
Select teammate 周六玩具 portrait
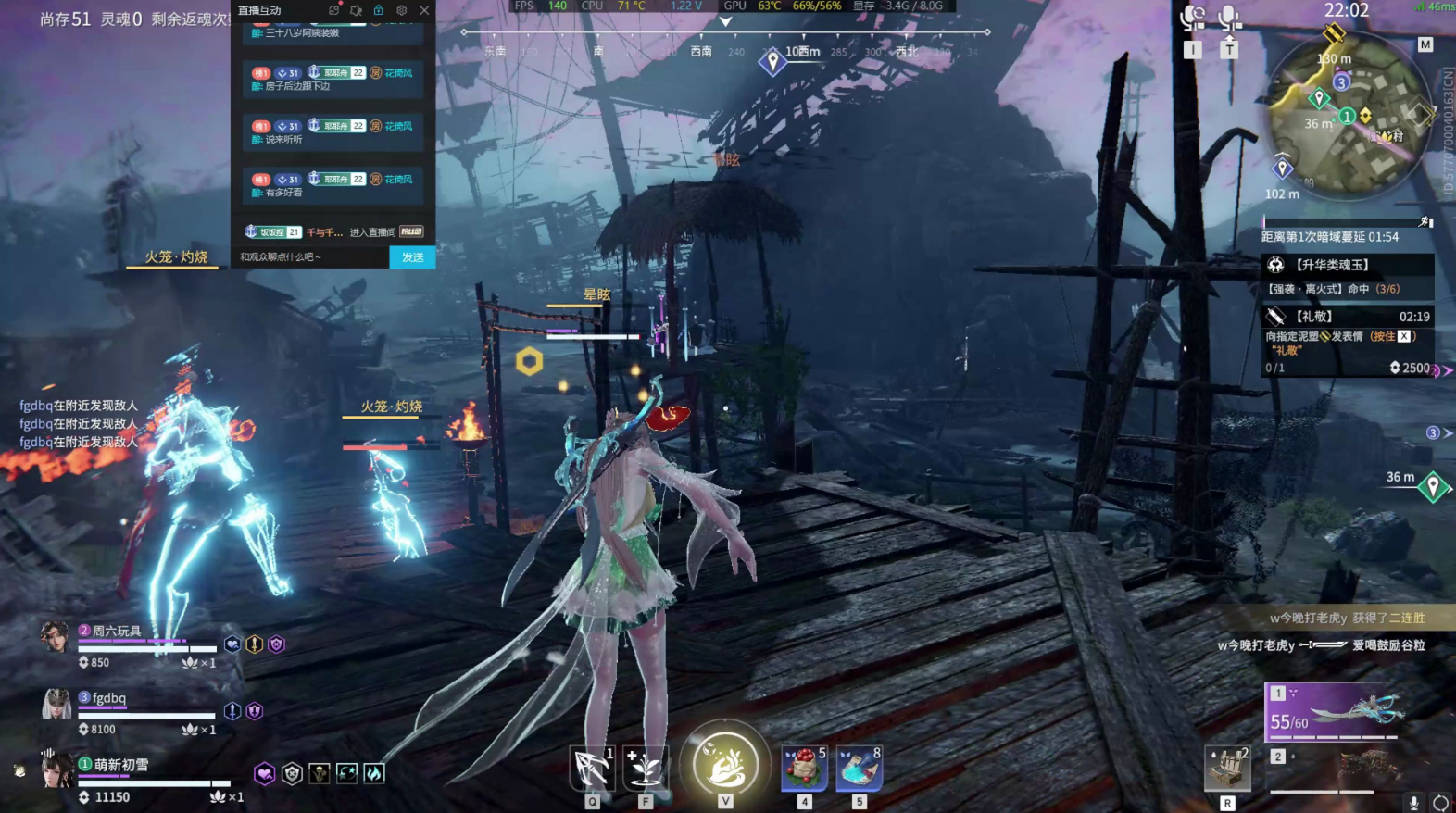55,636
